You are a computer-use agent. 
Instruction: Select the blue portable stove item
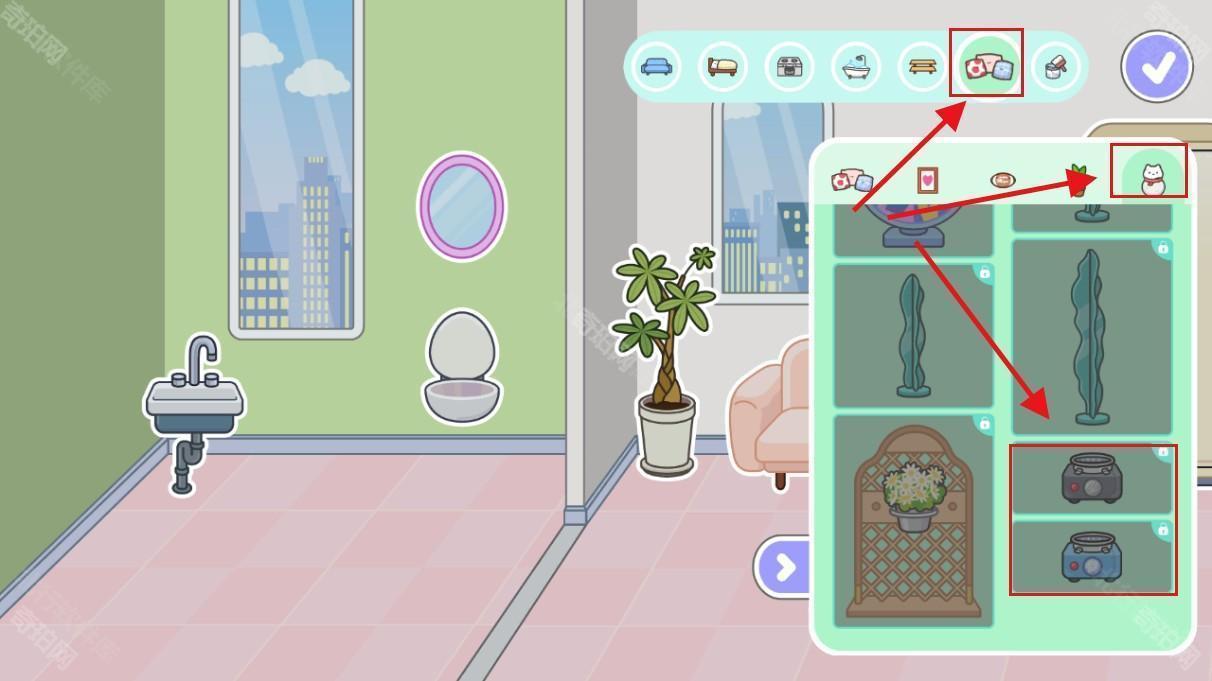pos(1091,556)
